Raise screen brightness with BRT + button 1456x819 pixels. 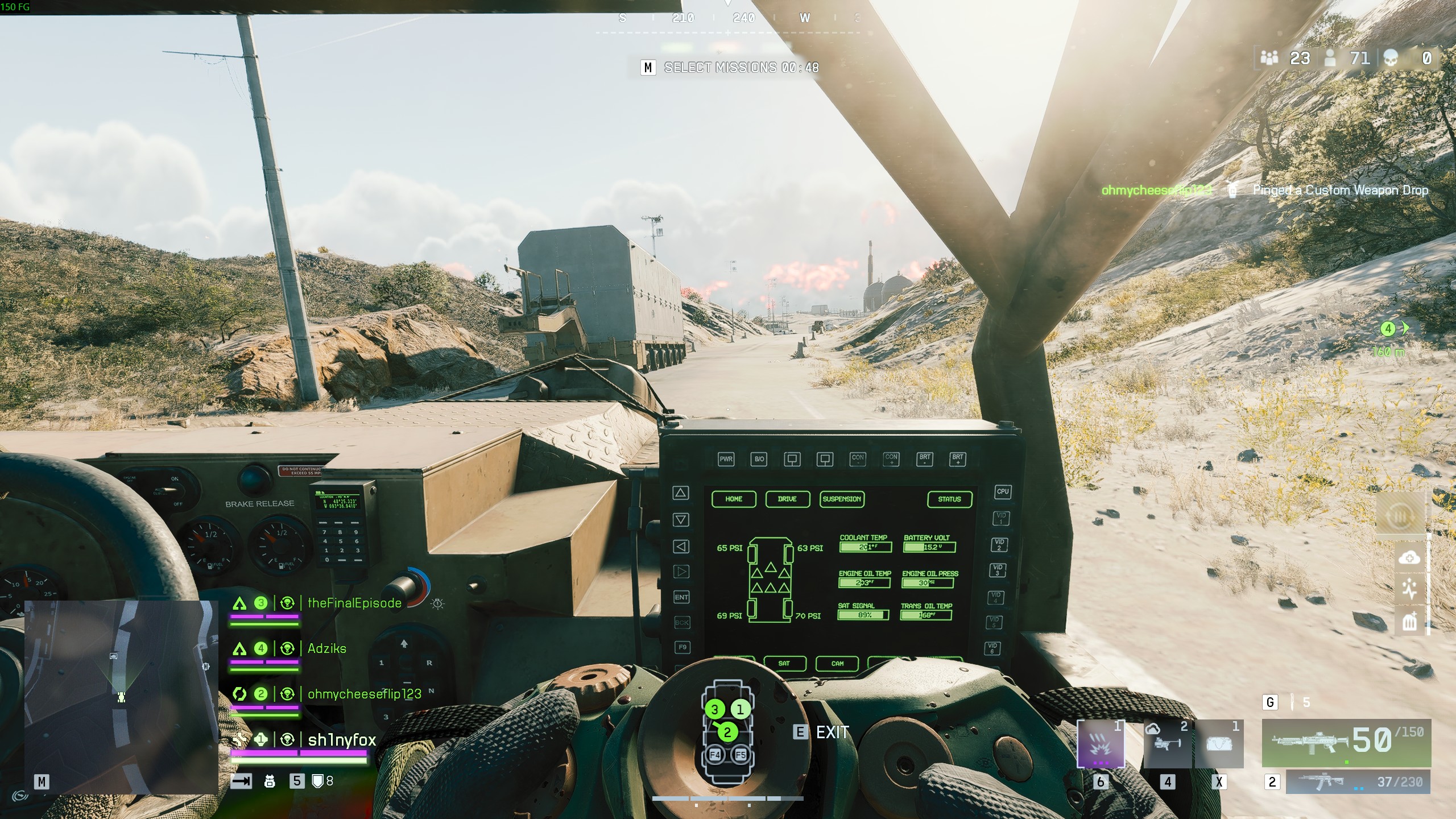[958, 460]
